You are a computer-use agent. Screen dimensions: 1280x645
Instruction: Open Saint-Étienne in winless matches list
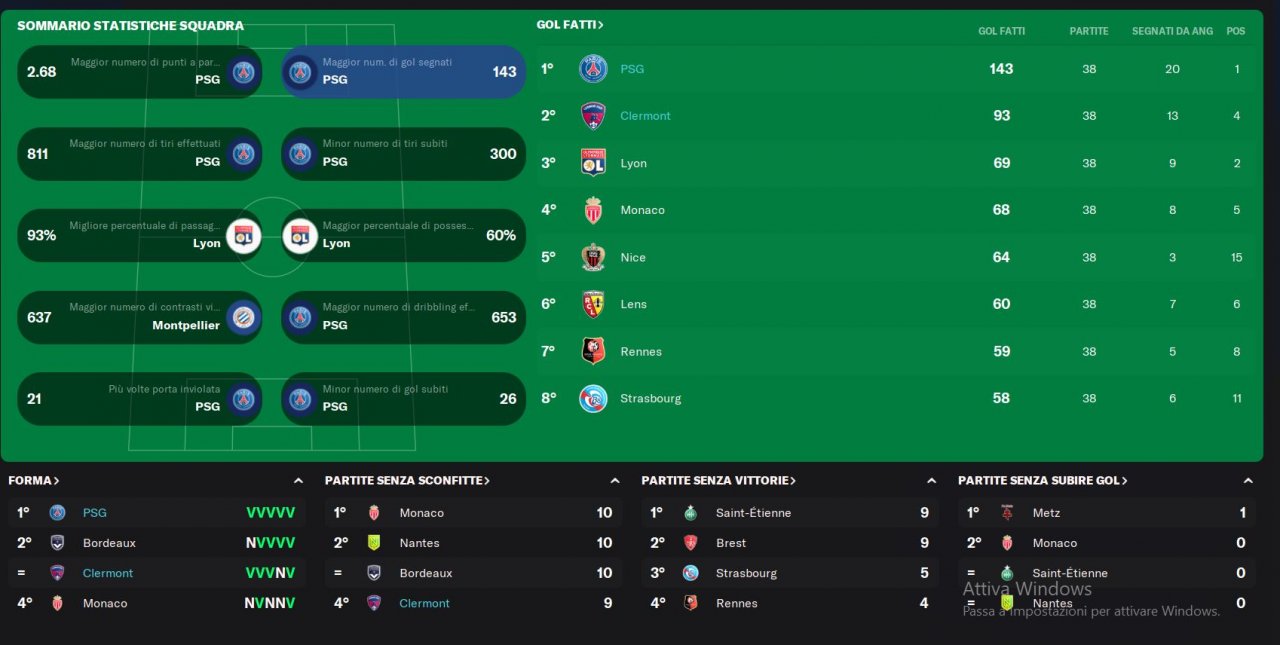(753, 513)
